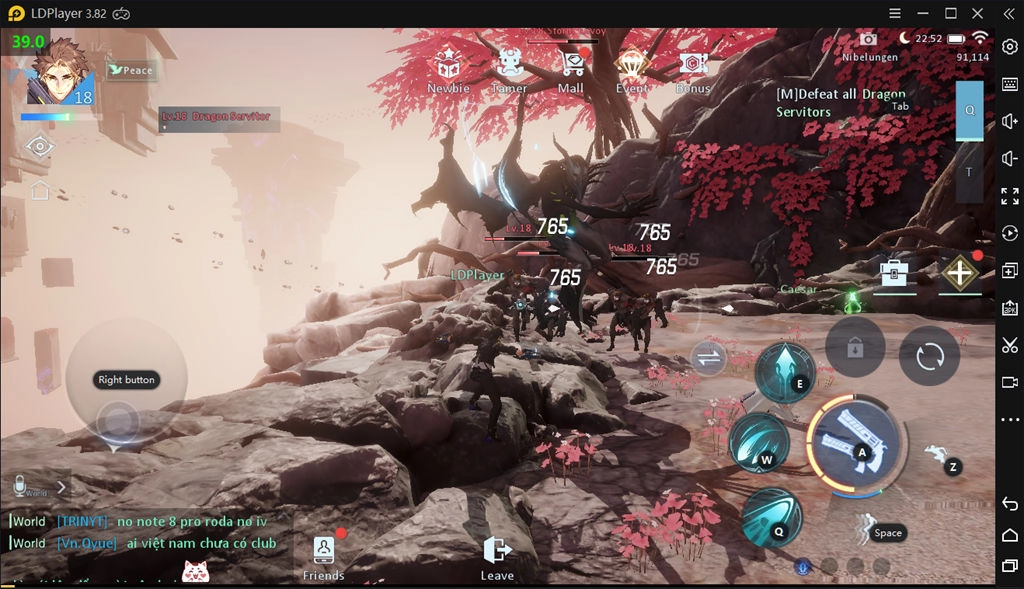Open the briefcase bag icon
Screen dimensions: 1024x589
pyautogui.click(x=893, y=272)
